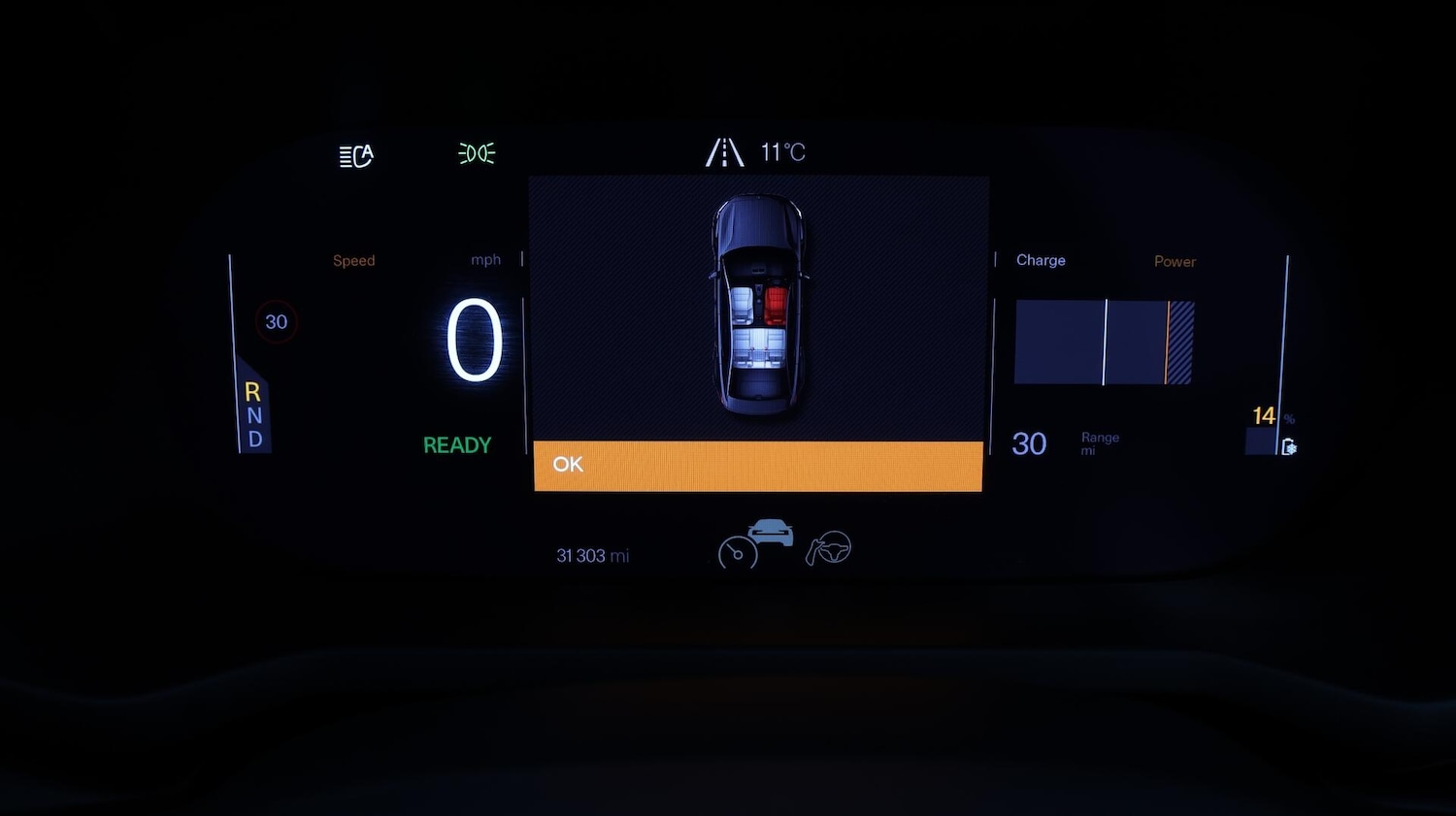The height and width of the screenshot is (816, 1456).
Task: Select the green parking lights icon
Action: point(477,153)
